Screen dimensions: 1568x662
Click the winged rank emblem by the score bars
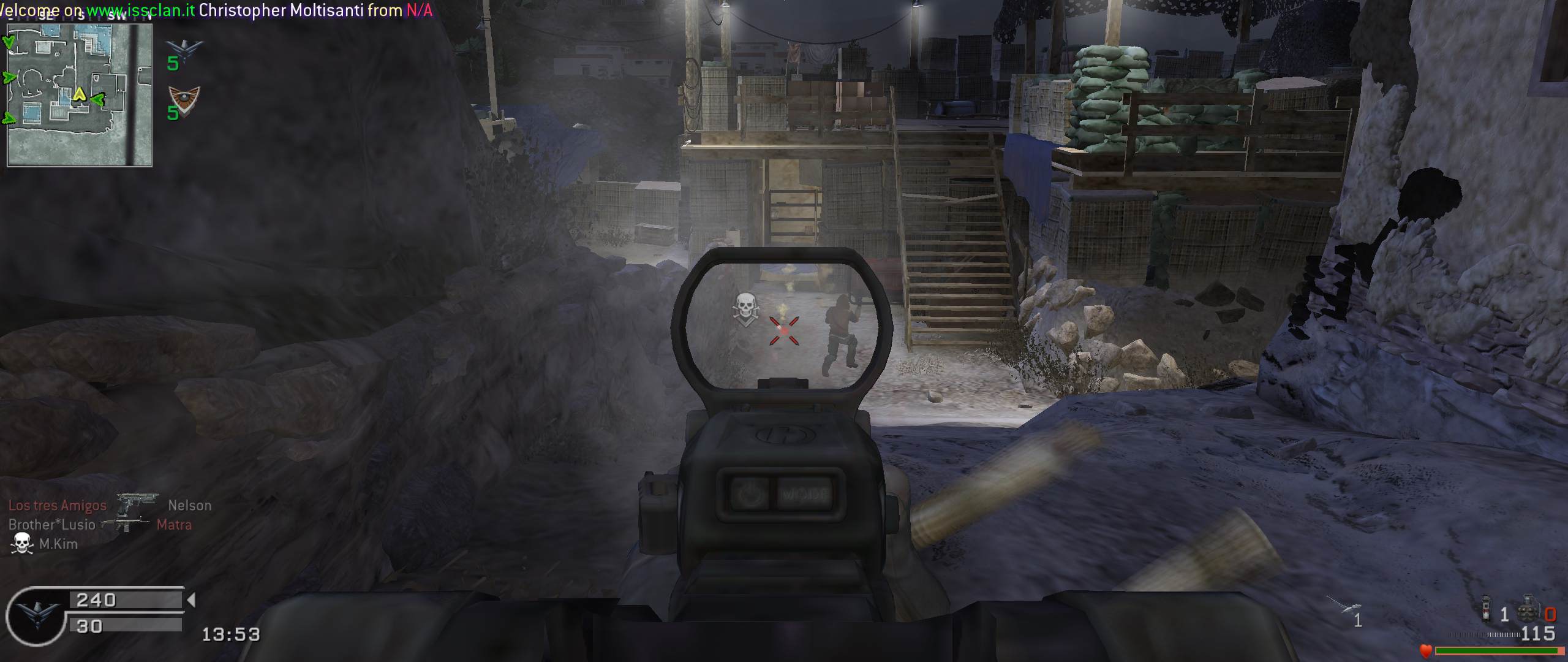pos(35,615)
